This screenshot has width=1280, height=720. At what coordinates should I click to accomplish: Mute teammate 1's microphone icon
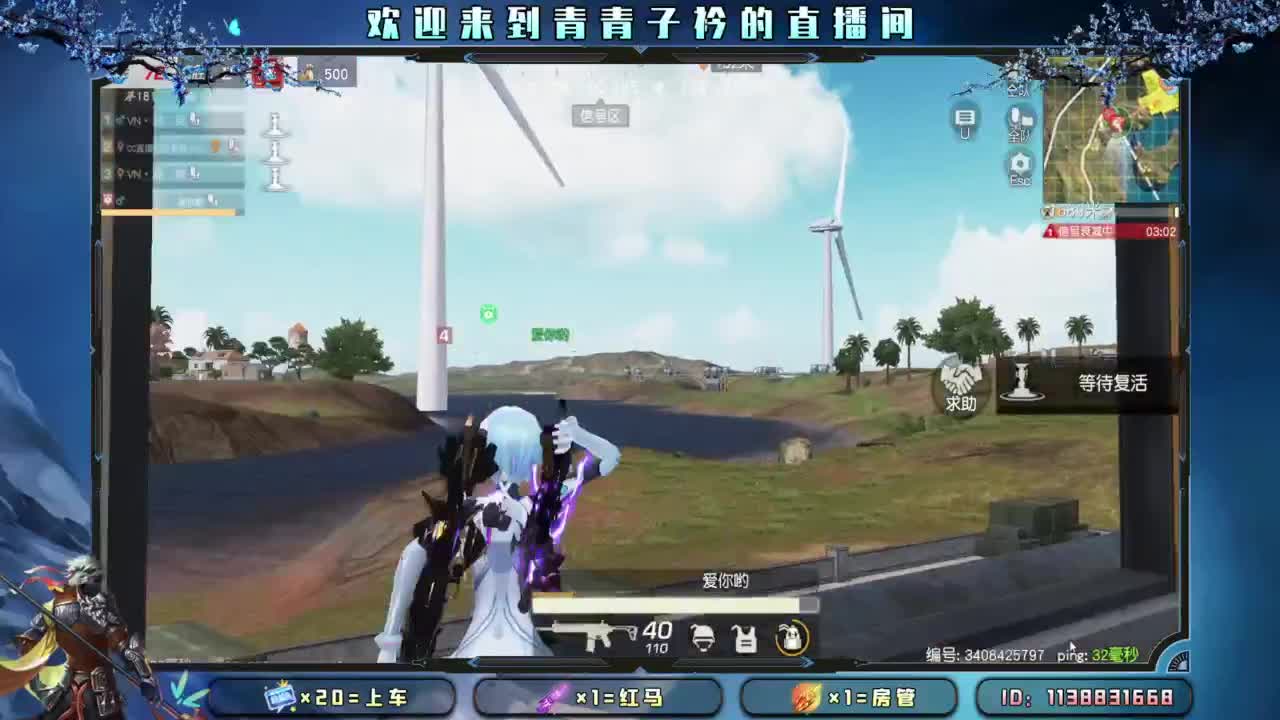pos(194,119)
